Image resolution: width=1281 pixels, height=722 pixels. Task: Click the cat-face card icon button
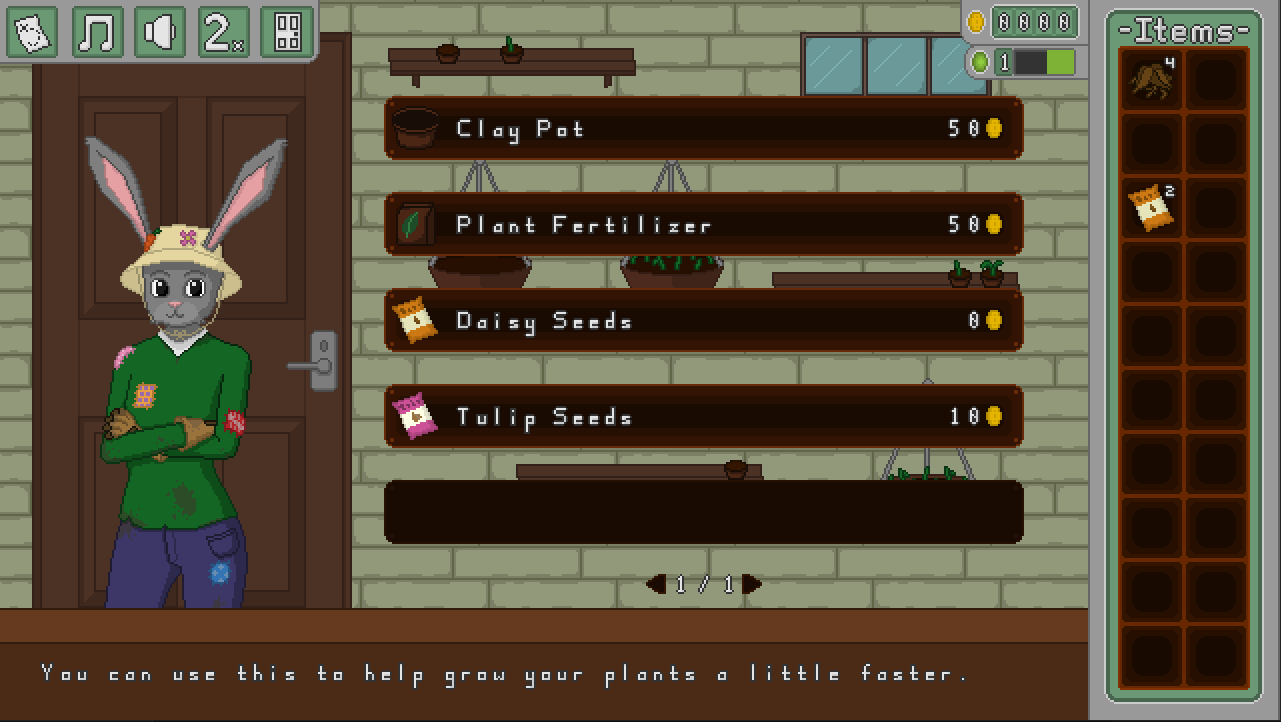[x=33, y=32]
